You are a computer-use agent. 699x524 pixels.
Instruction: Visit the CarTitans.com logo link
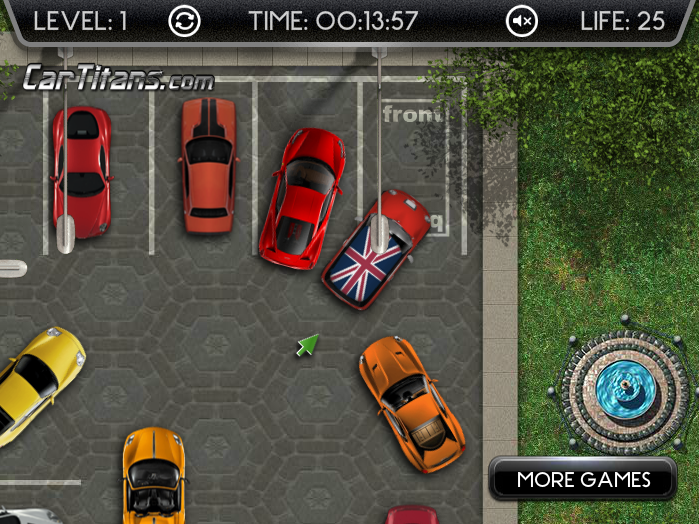[118, 77]
